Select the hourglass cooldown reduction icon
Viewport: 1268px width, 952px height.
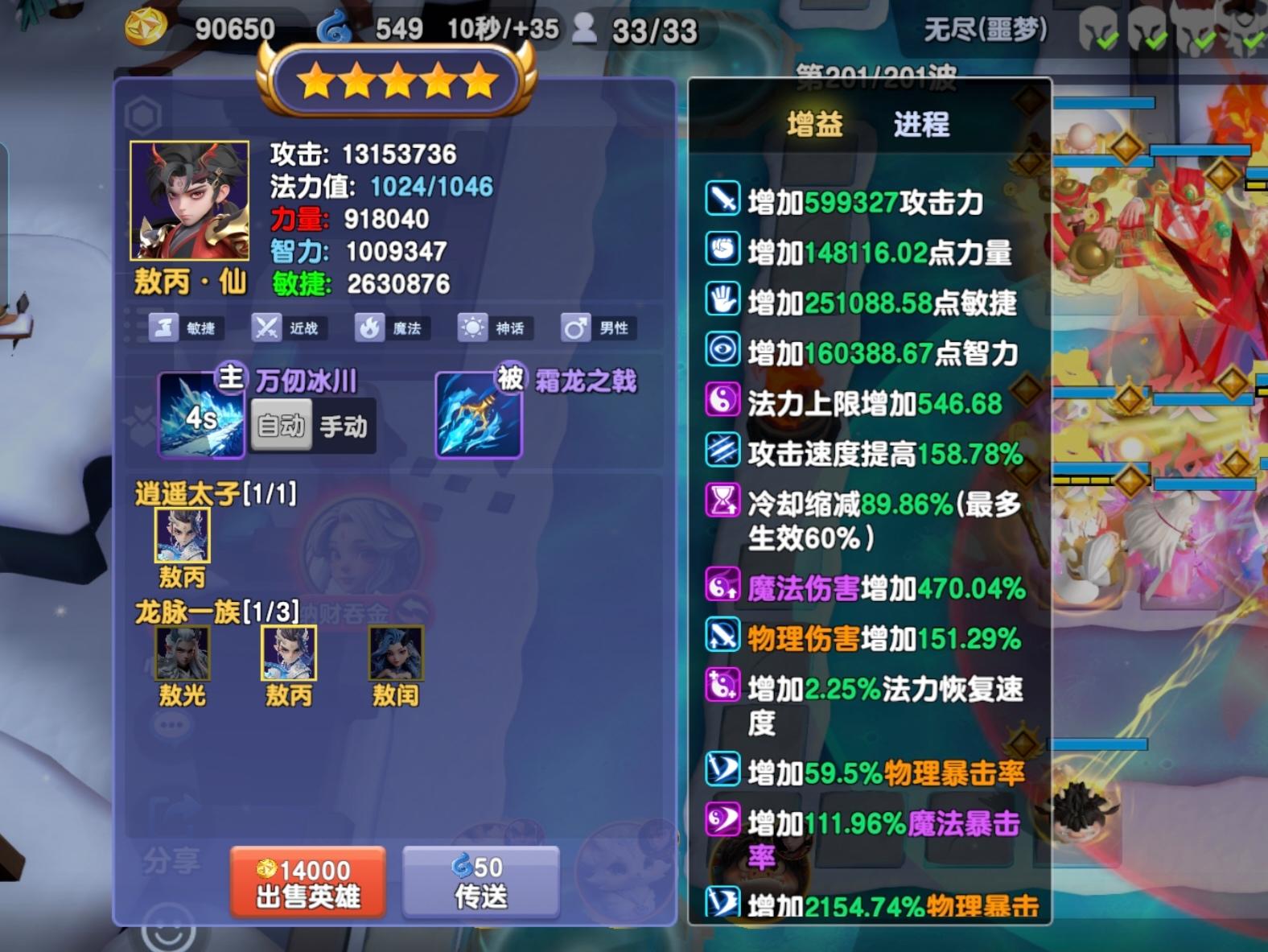tap(722, 502)
